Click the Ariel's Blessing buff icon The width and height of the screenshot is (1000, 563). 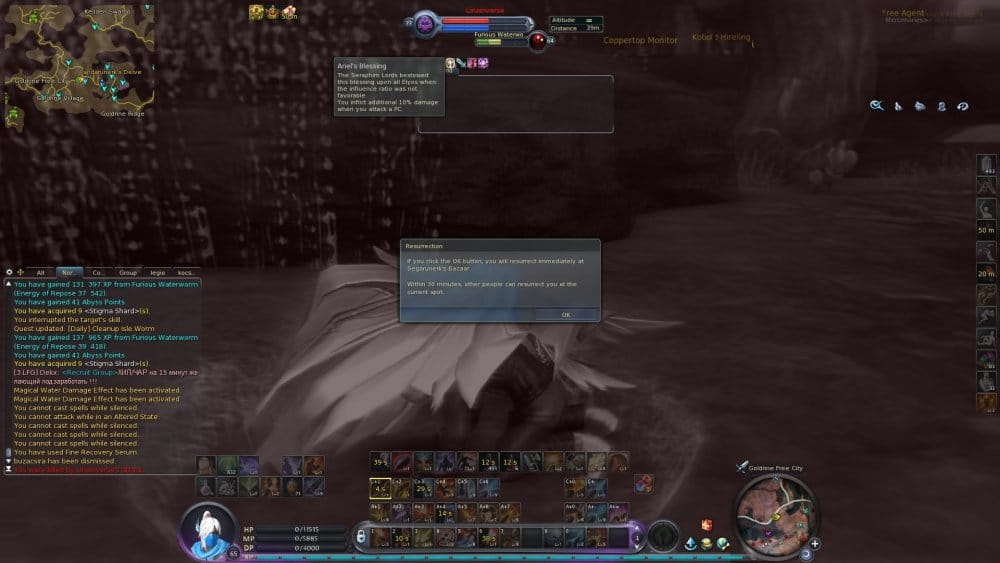pyautogui.click(x=450, y=63)
